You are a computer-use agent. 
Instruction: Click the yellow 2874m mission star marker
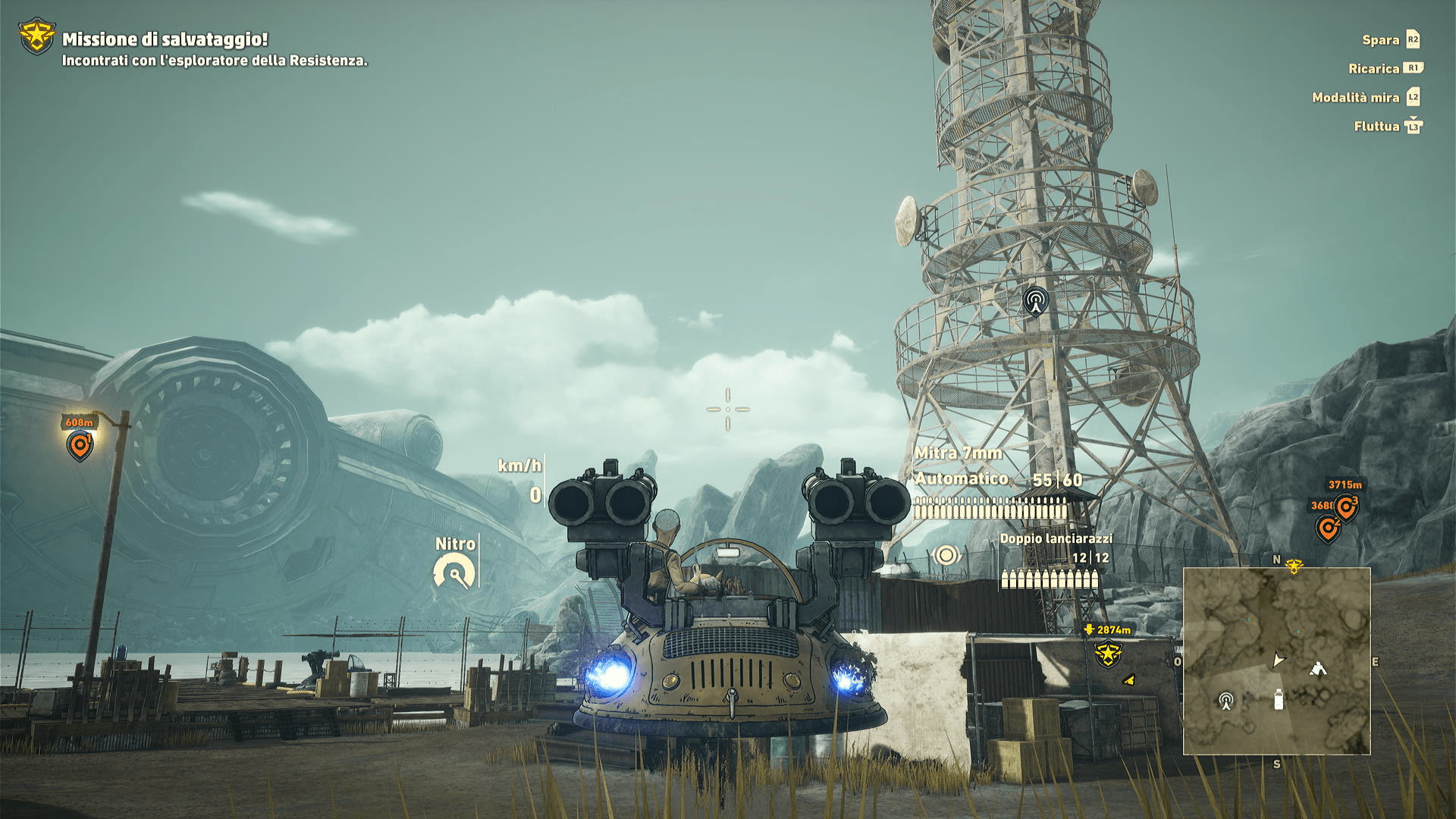tap(1107, 653)
